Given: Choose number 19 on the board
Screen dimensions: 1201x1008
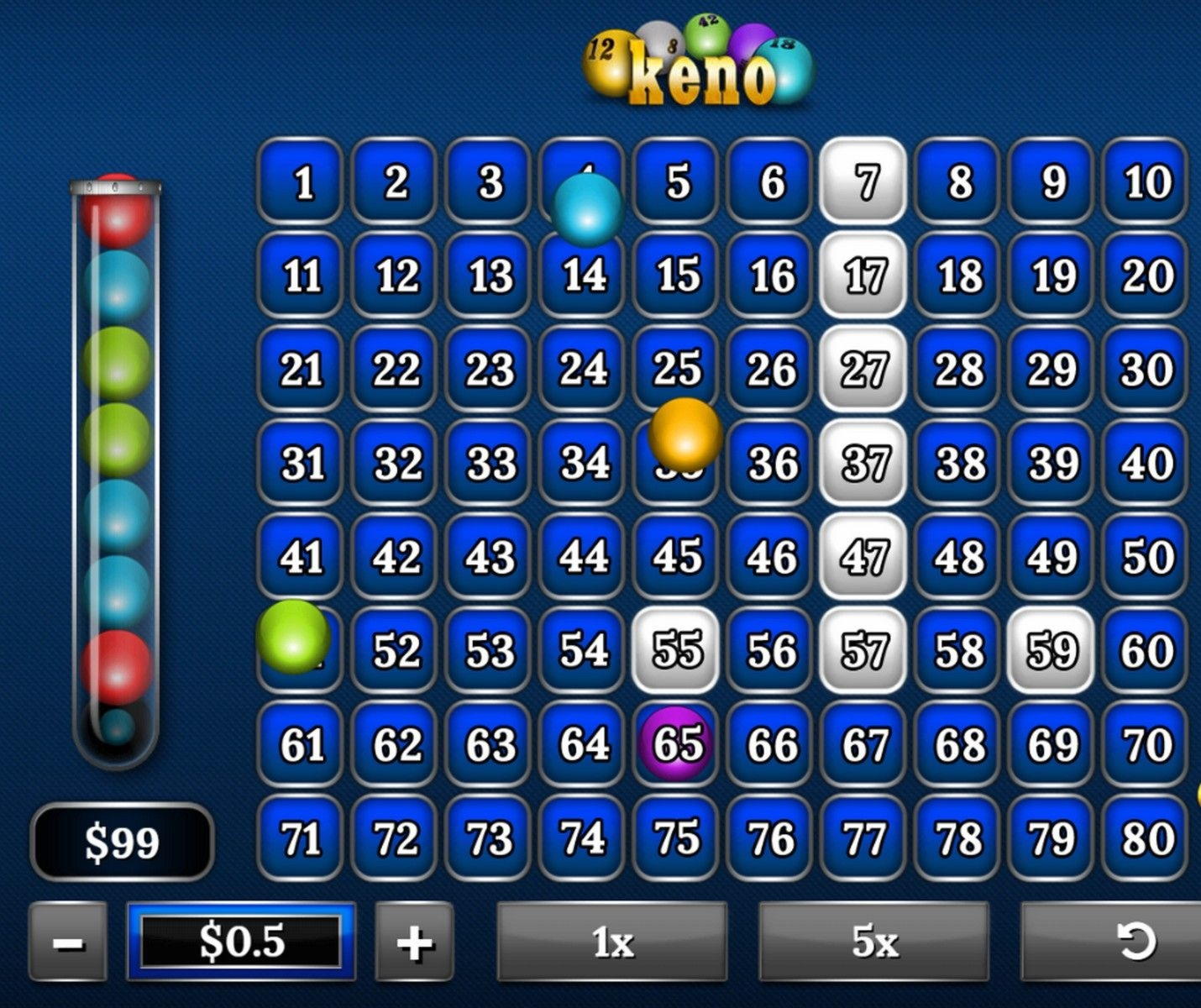Looking at the screenshot, I should pyautogui.click(x=1052, y=276).
